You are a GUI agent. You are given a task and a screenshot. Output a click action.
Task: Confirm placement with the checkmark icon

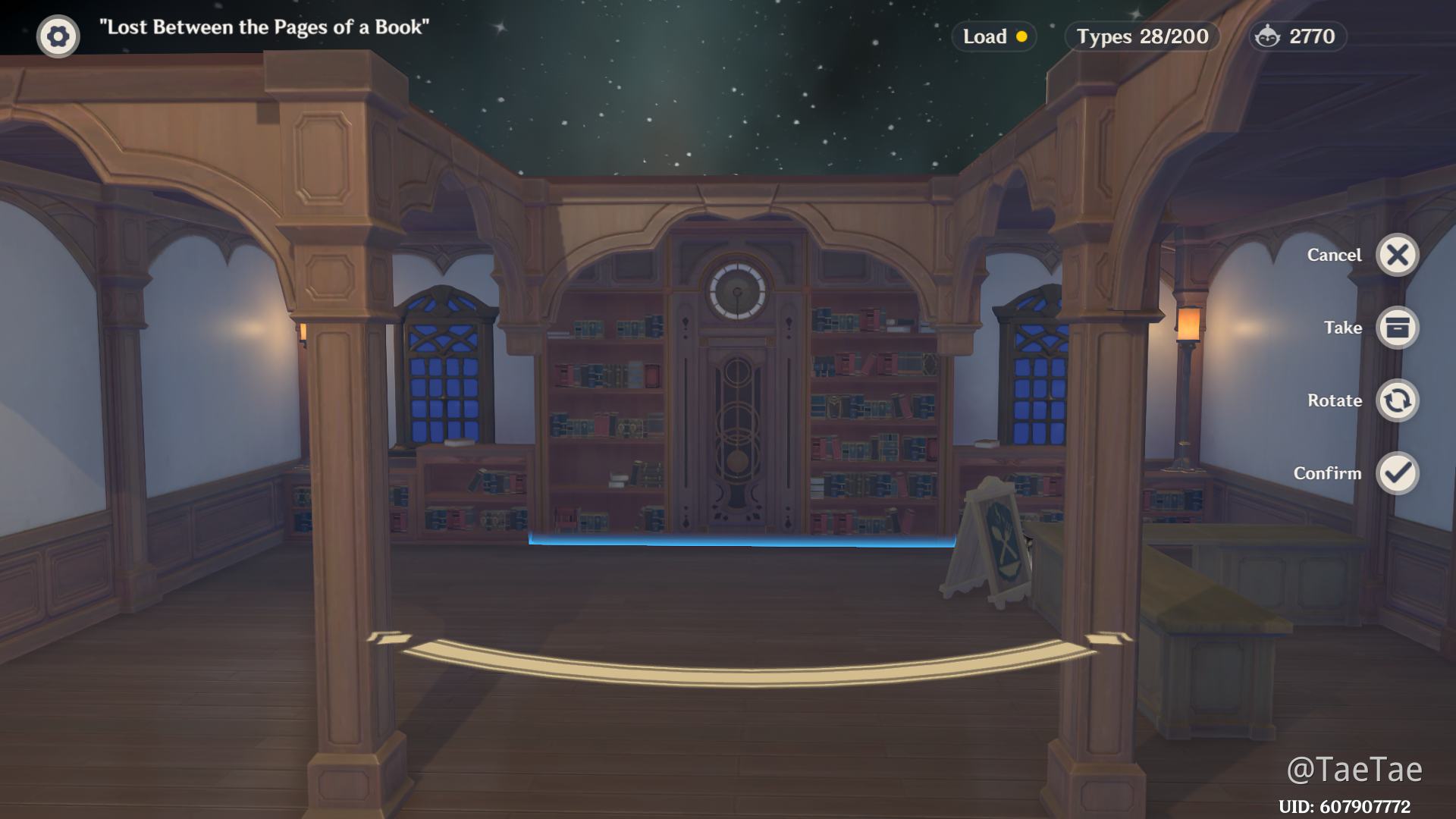tap(1398, 473)
